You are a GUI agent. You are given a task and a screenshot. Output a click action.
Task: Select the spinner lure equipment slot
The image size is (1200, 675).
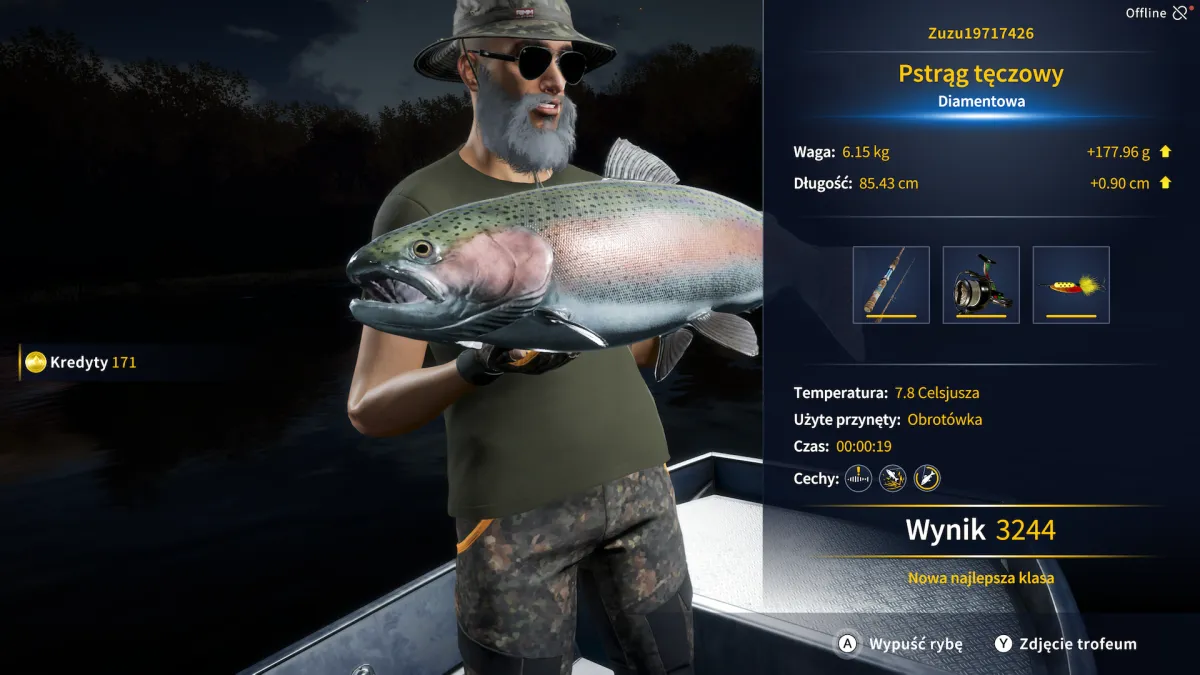pos(1071,284)
